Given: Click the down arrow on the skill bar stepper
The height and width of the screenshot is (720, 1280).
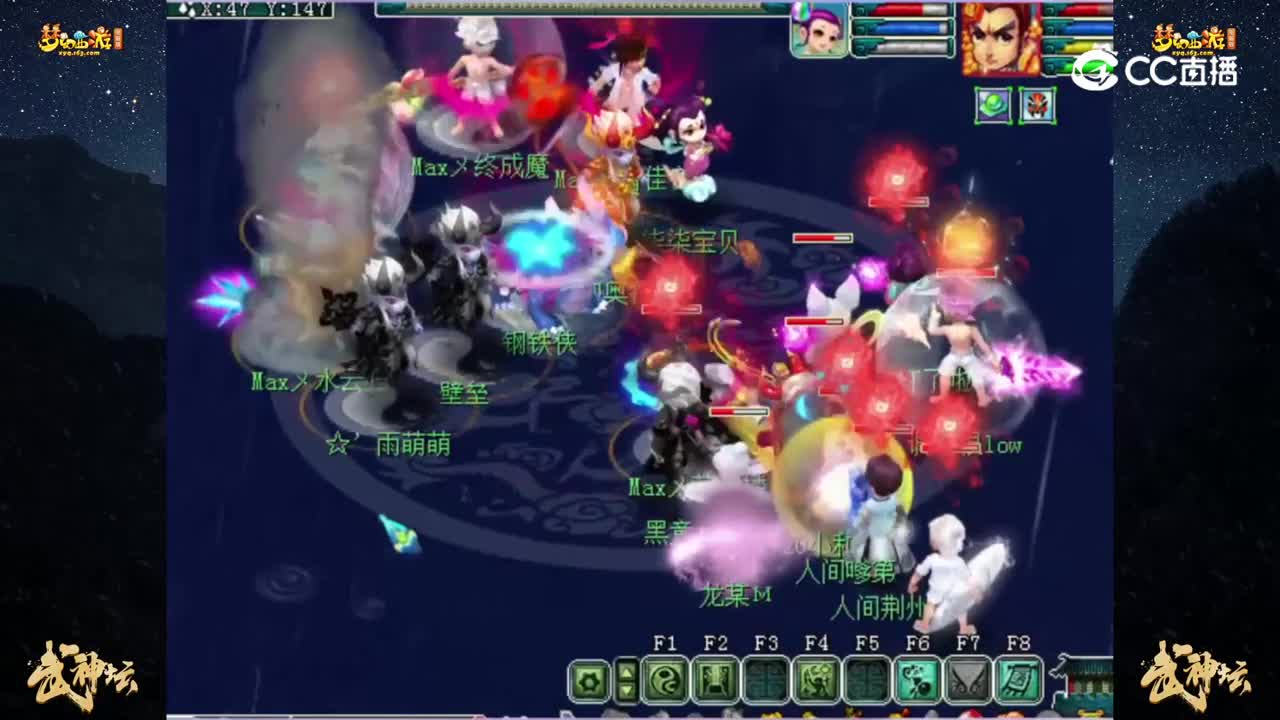Looking at the screenshot, I should coord(628,690).
